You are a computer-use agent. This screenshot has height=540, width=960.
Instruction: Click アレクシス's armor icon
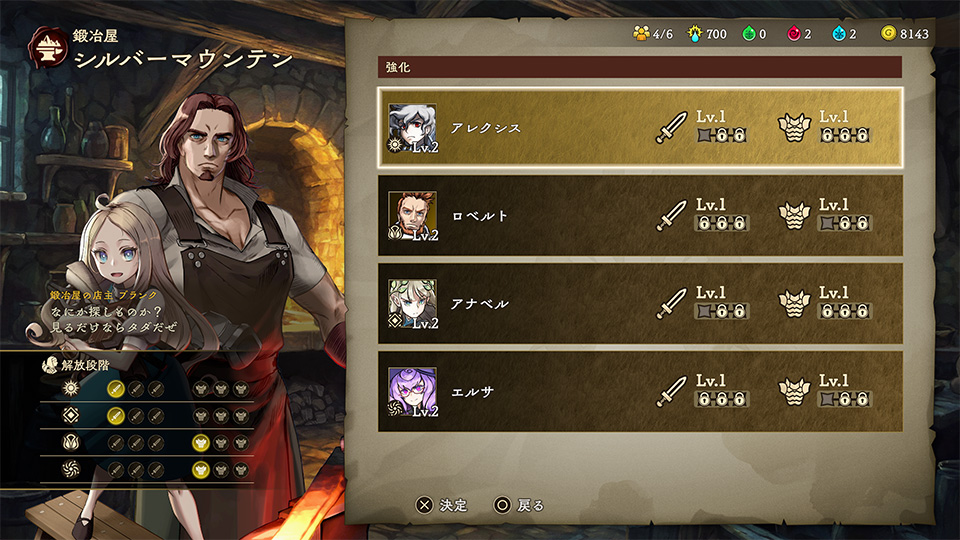(x=793, y=128)
